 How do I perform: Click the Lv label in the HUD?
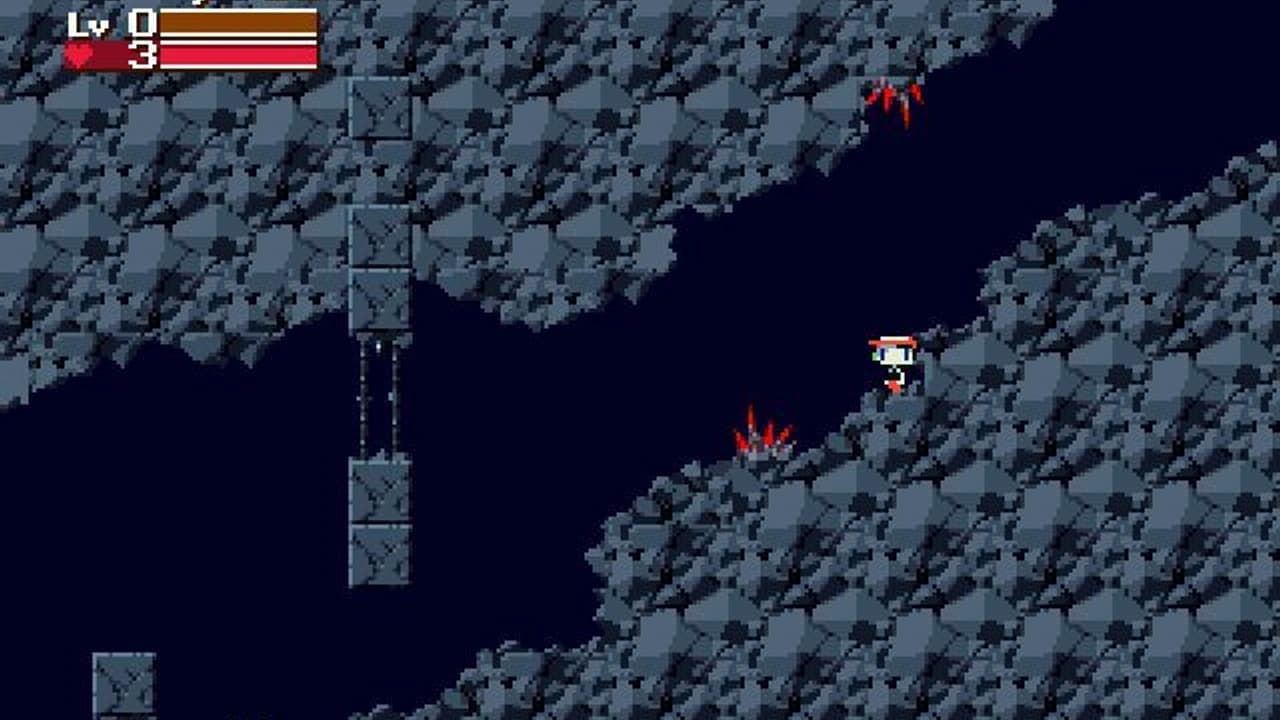point(89,20)
